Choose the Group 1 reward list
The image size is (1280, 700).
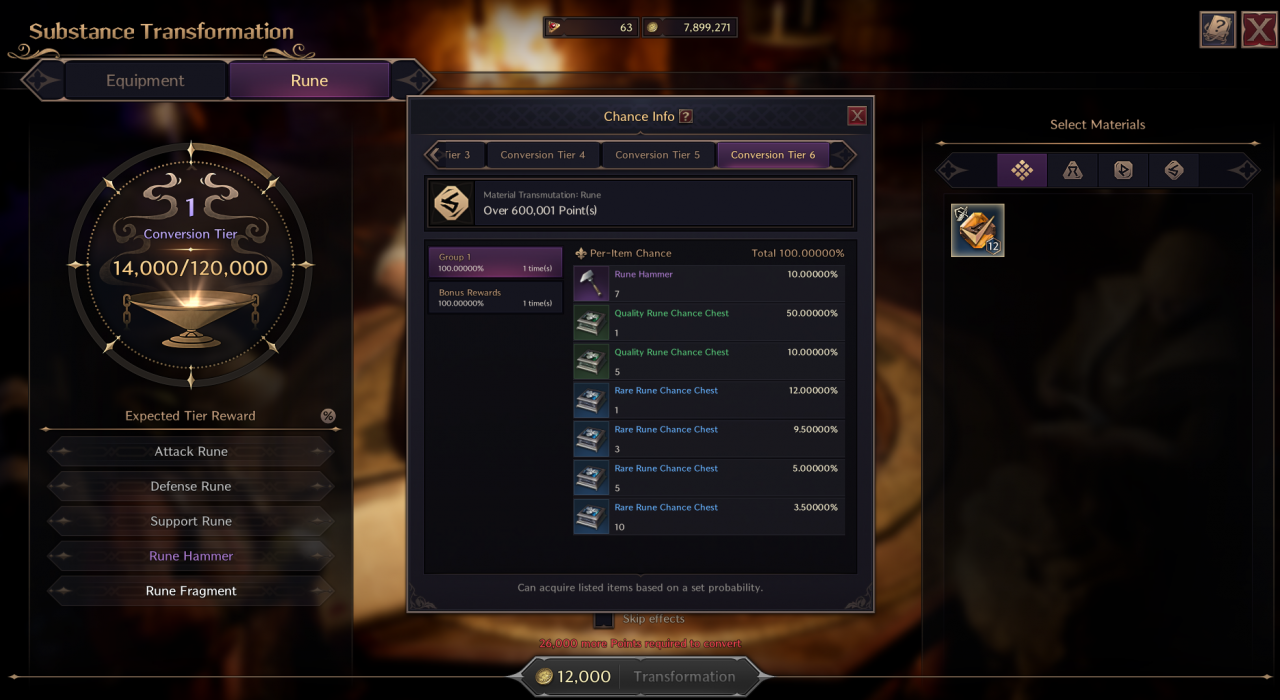495,262
